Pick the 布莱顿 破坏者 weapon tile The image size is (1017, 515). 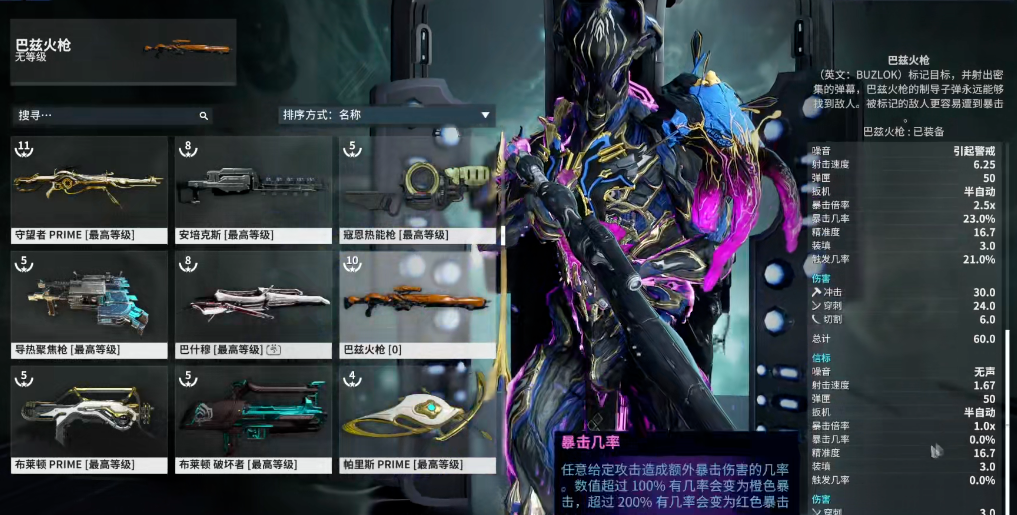[253, 419]
